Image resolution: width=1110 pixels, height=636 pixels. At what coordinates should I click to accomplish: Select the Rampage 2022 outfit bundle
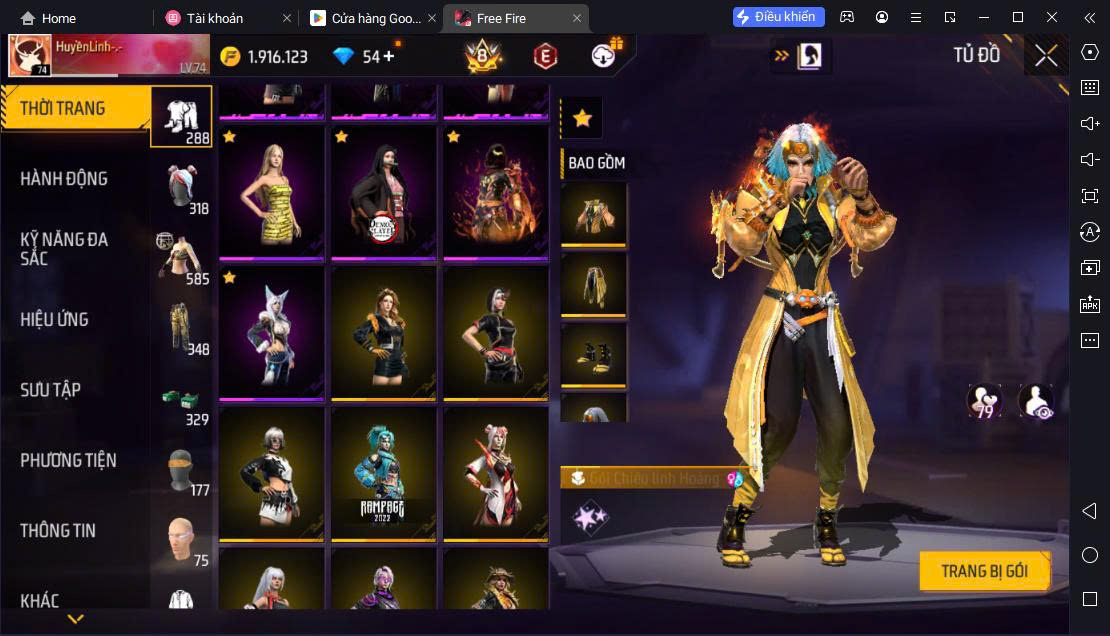(x=383, y=473)
